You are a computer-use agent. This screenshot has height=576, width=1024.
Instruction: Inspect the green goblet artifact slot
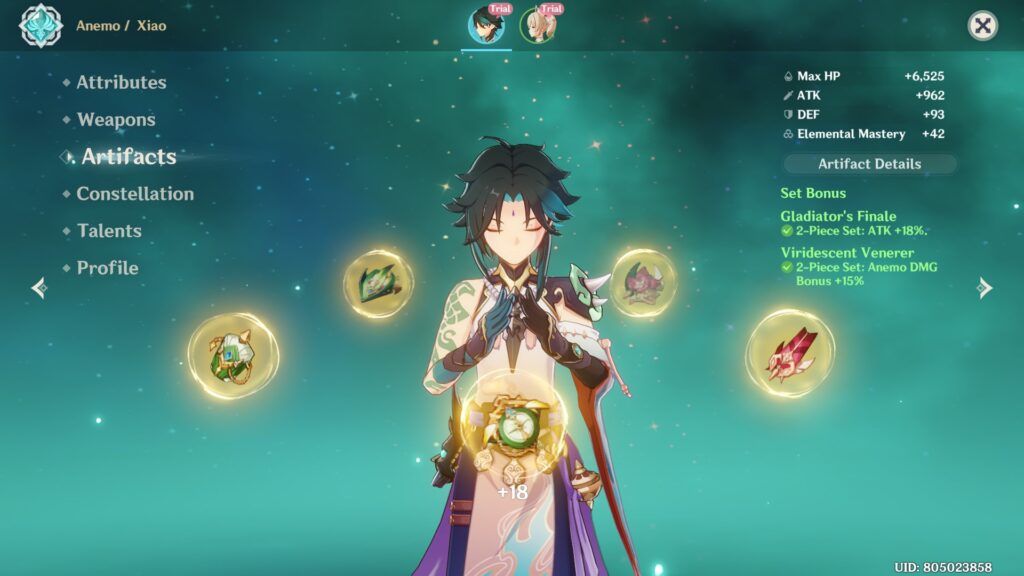click(x=233, y=354)
